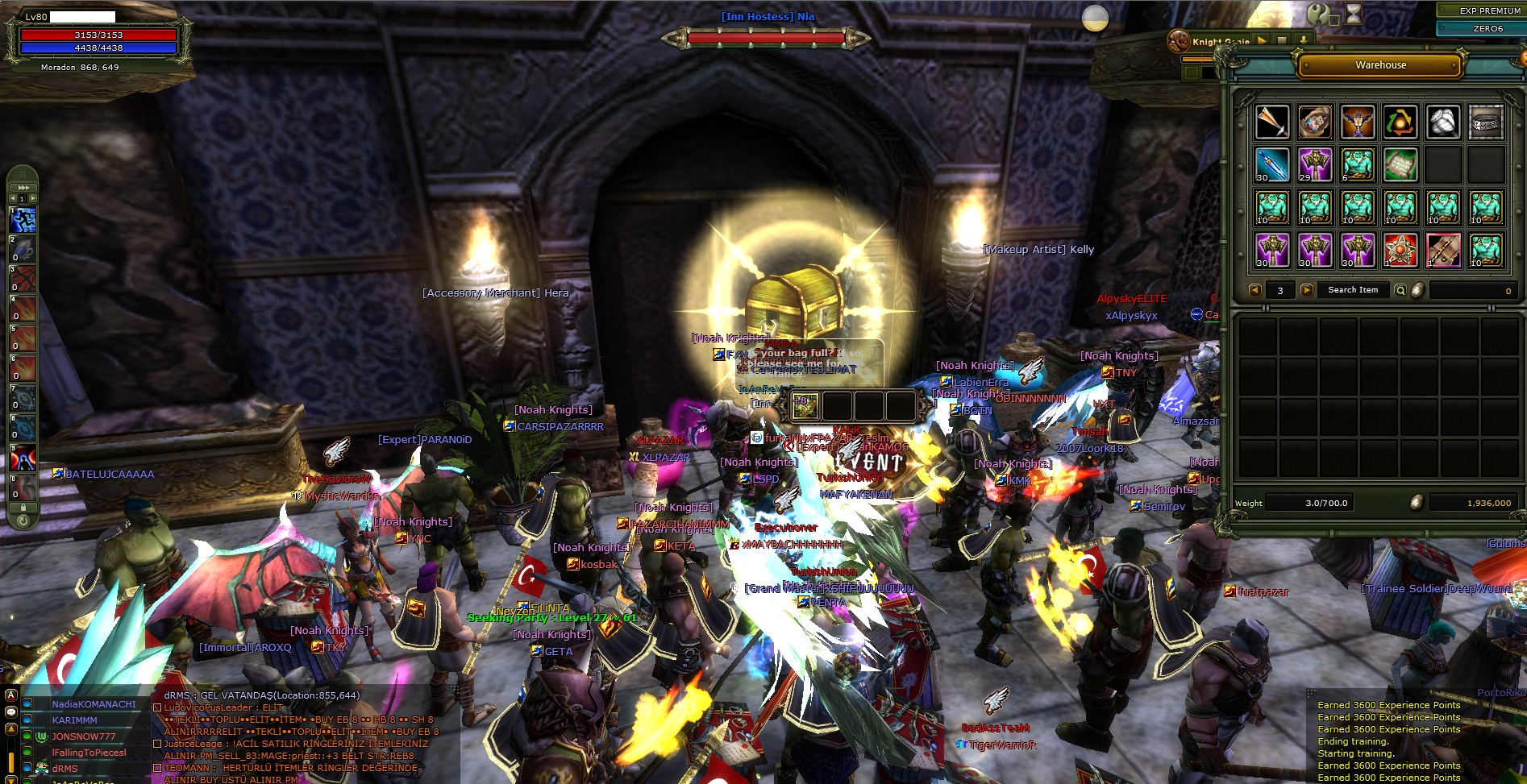Select the winged creature item slot
1527x784 pixels.
[x=1358, y=122]
